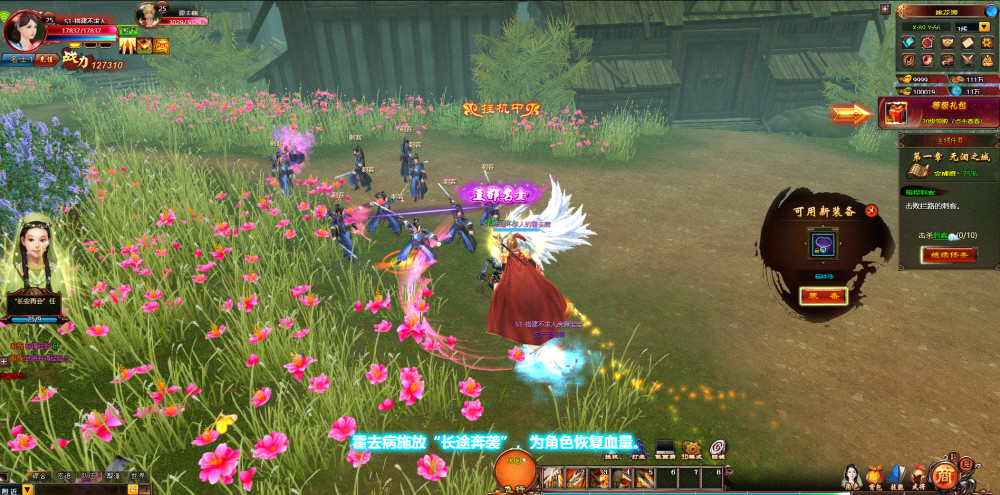
Task: Open the 角色 character sheet icon
Action: click(852, 474)
